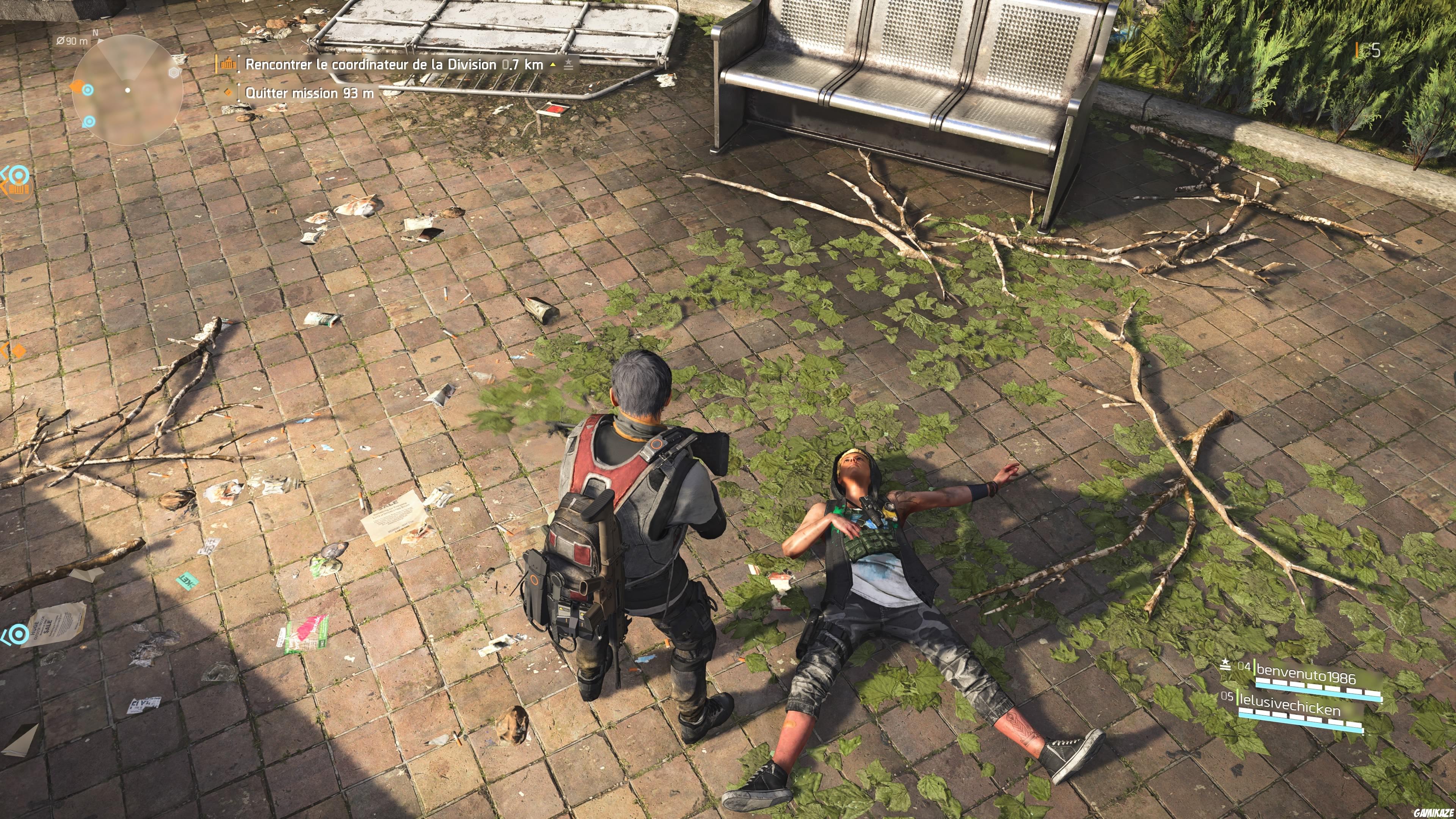Click the N compass indicator on the minimap
The width and height of the screenshot is (1456, 819).
[96, 33]
